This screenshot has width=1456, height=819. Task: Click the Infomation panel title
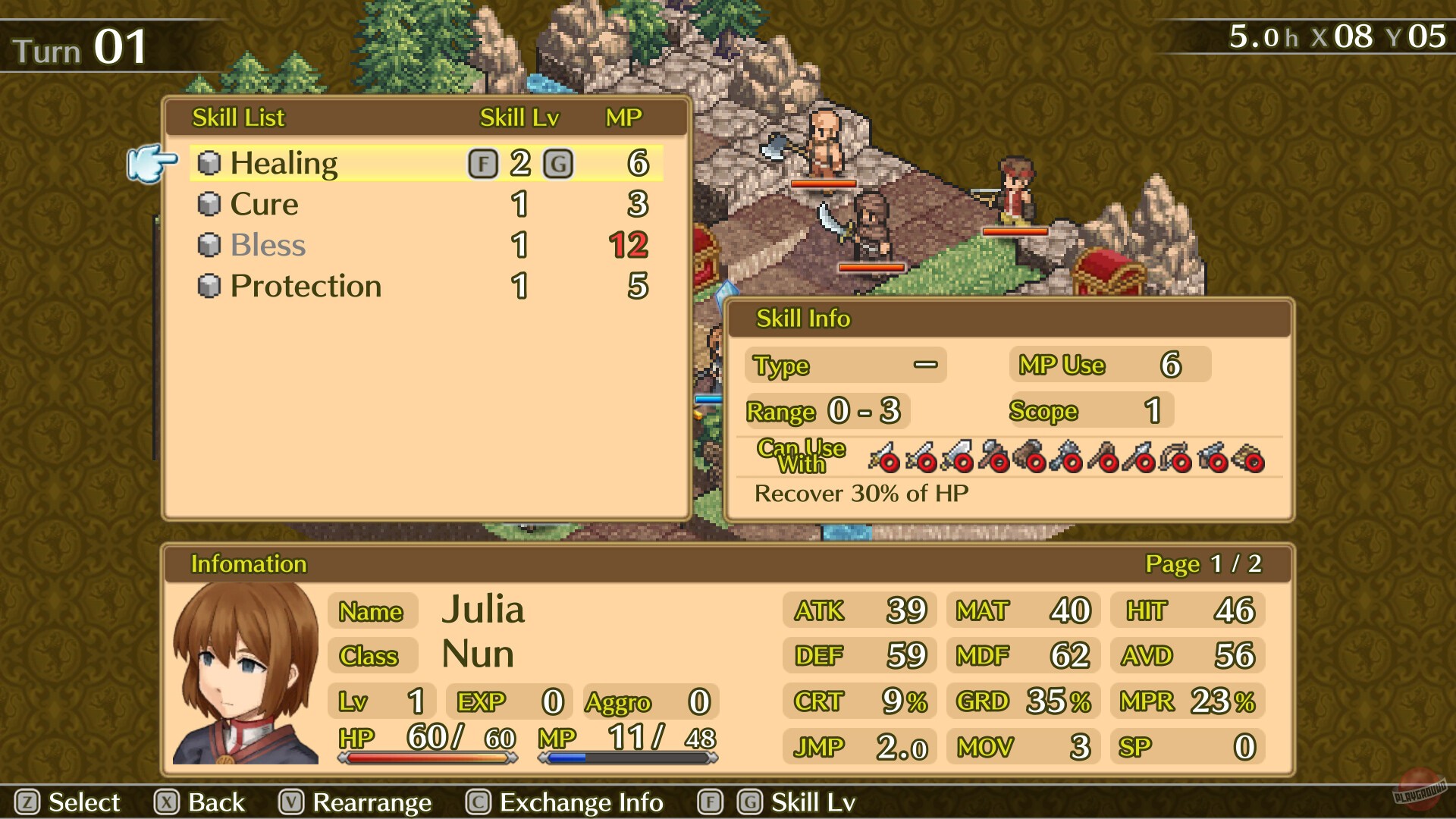248,564
